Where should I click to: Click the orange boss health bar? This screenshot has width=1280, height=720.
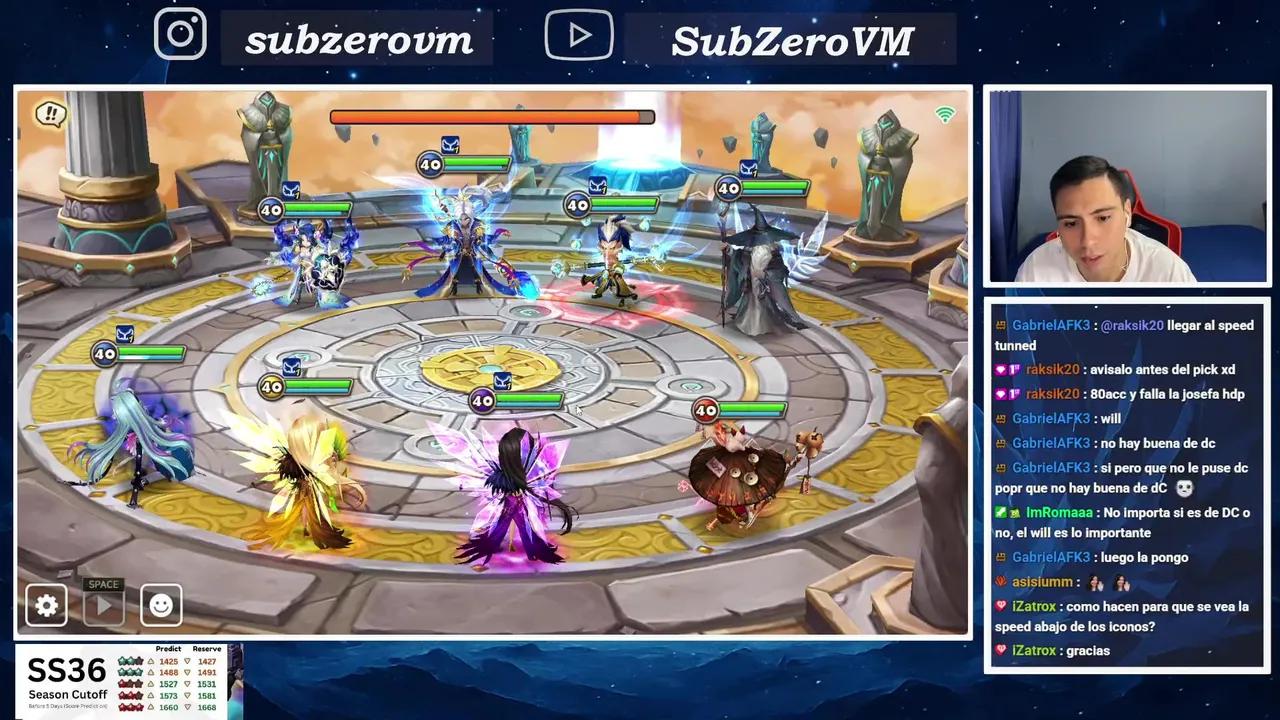[490, 117]
